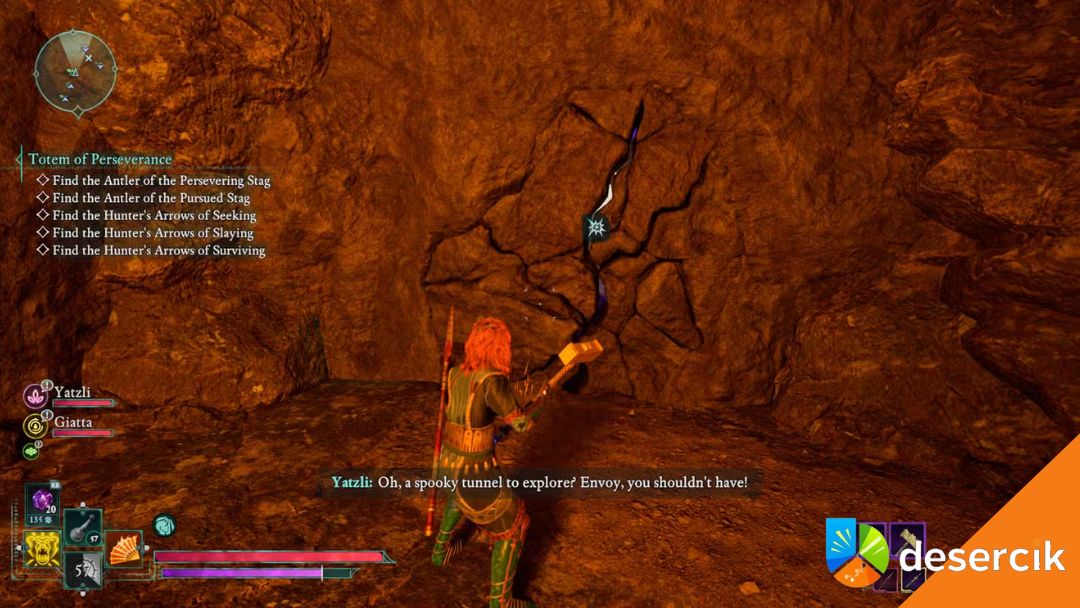Screen dimensions: 1080x608
Task: Select the Hunter's Arrows of Seeking objective
Action: tap(154, 215)
